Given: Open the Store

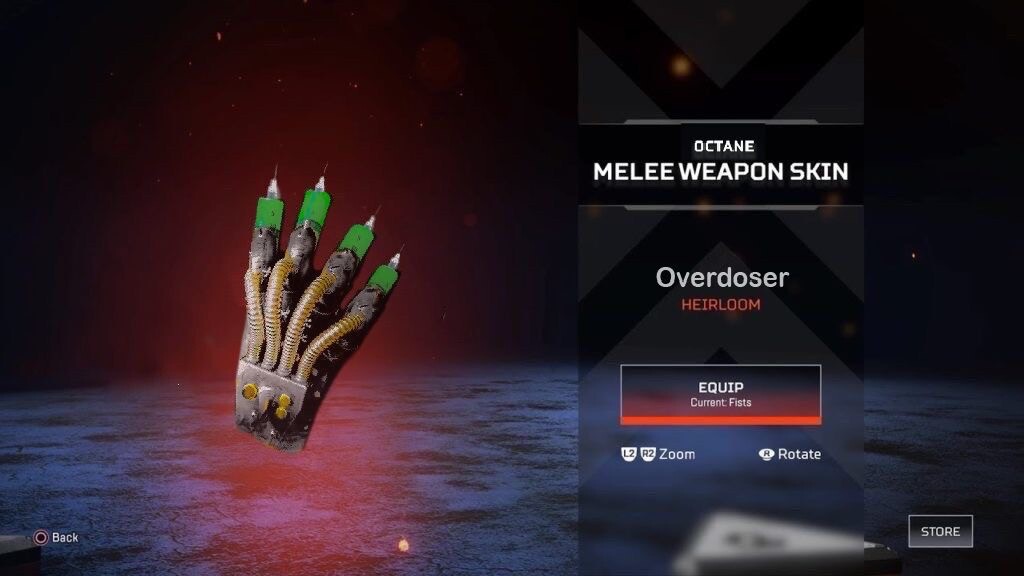Looking at the screenshot, I should [x=940, y=531].
